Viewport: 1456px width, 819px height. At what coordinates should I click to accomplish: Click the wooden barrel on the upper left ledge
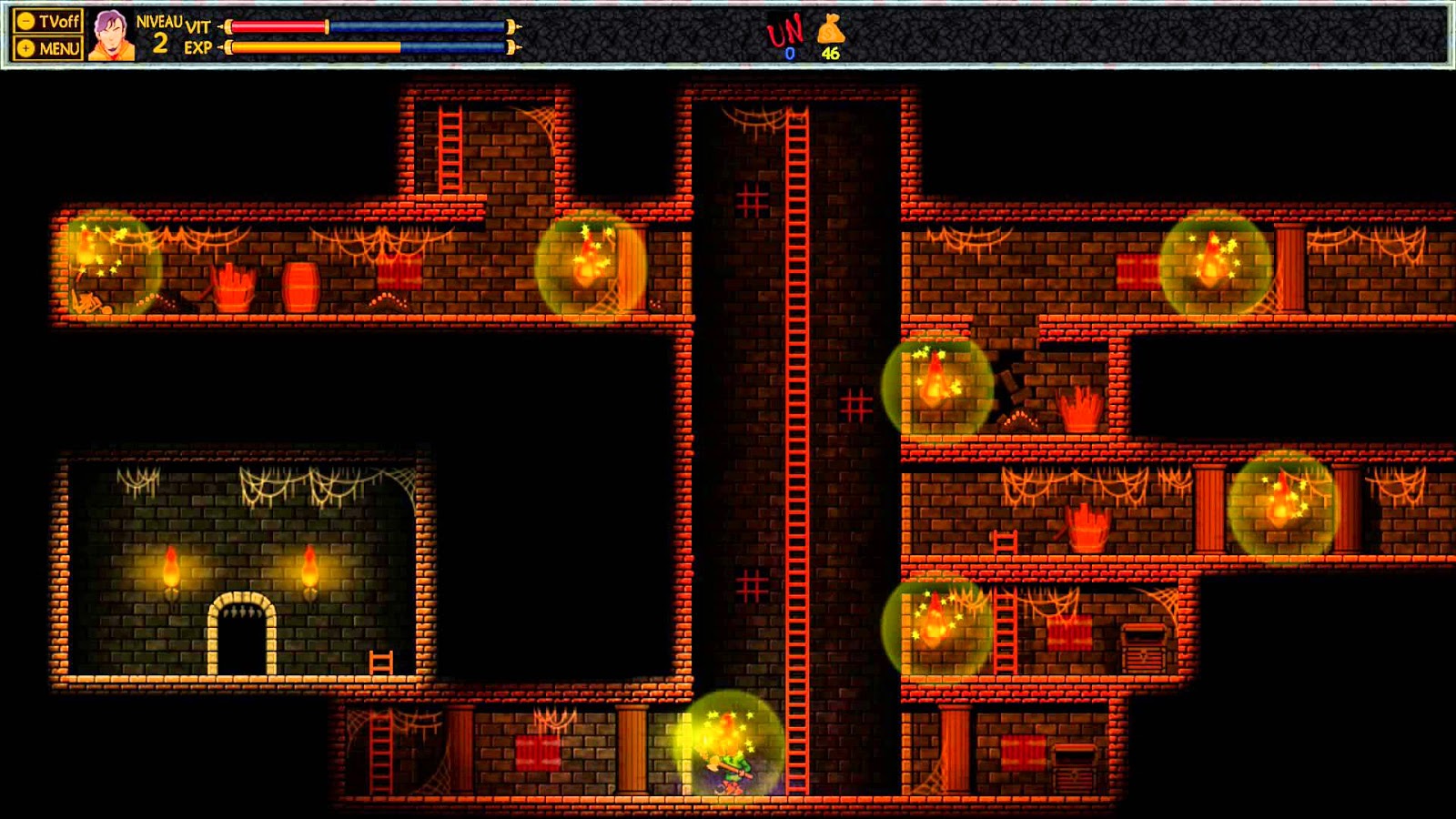coord(300,287)
